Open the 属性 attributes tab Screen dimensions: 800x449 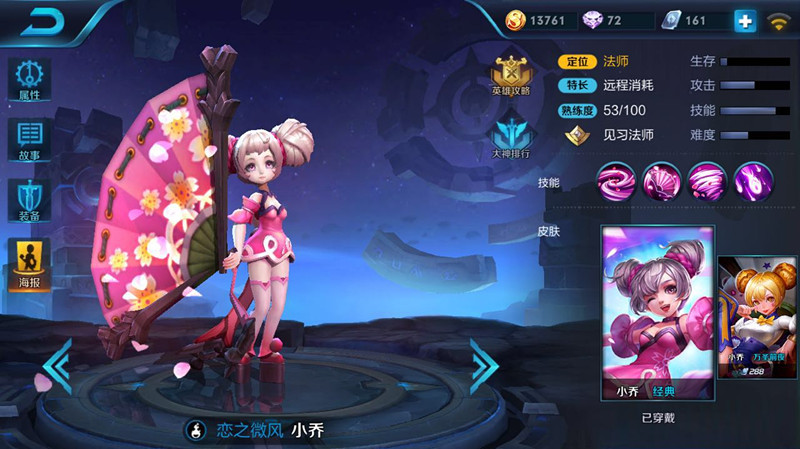pos(30,79)
